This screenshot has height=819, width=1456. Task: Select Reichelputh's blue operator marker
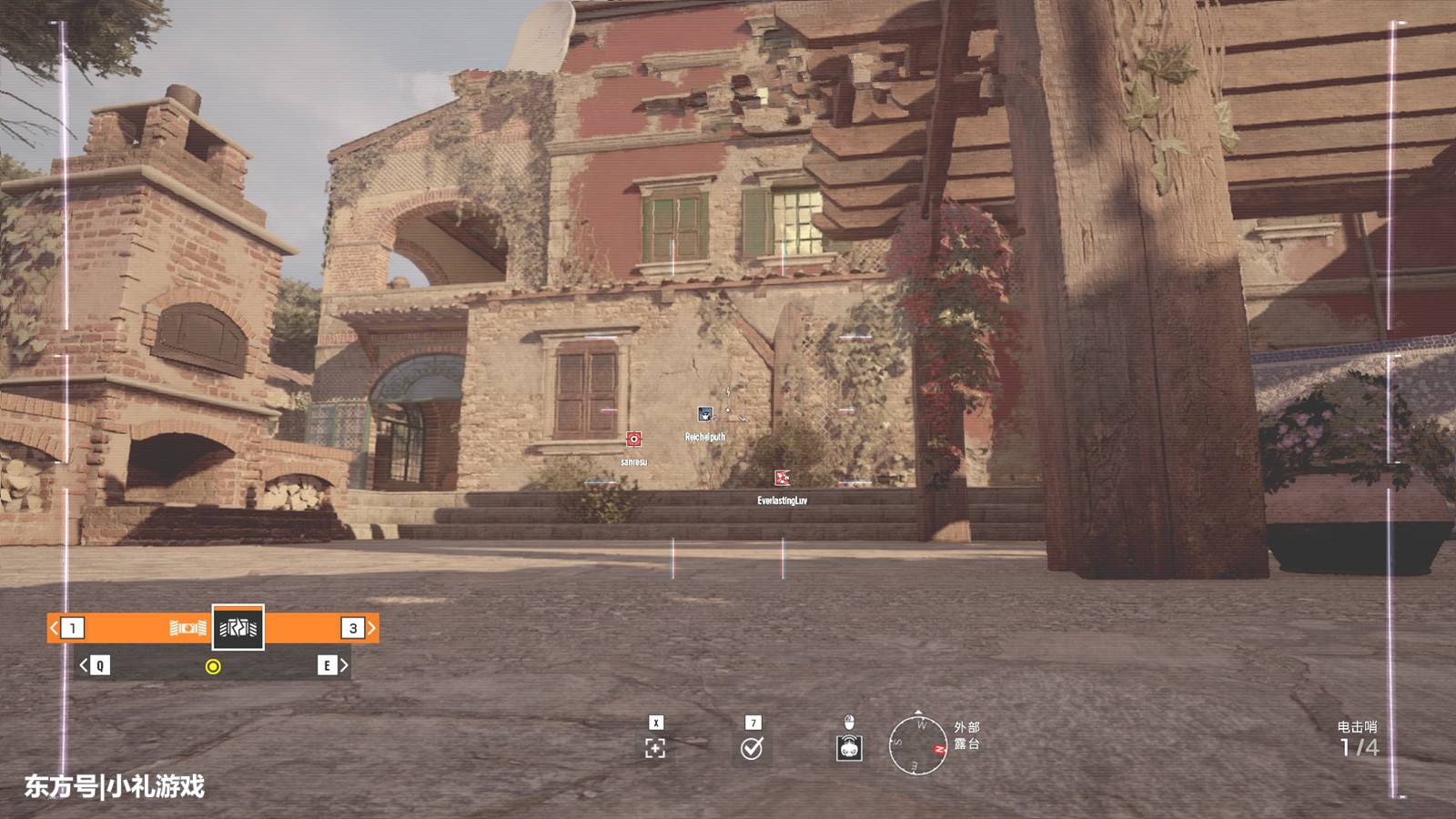(x=704, y=415)
